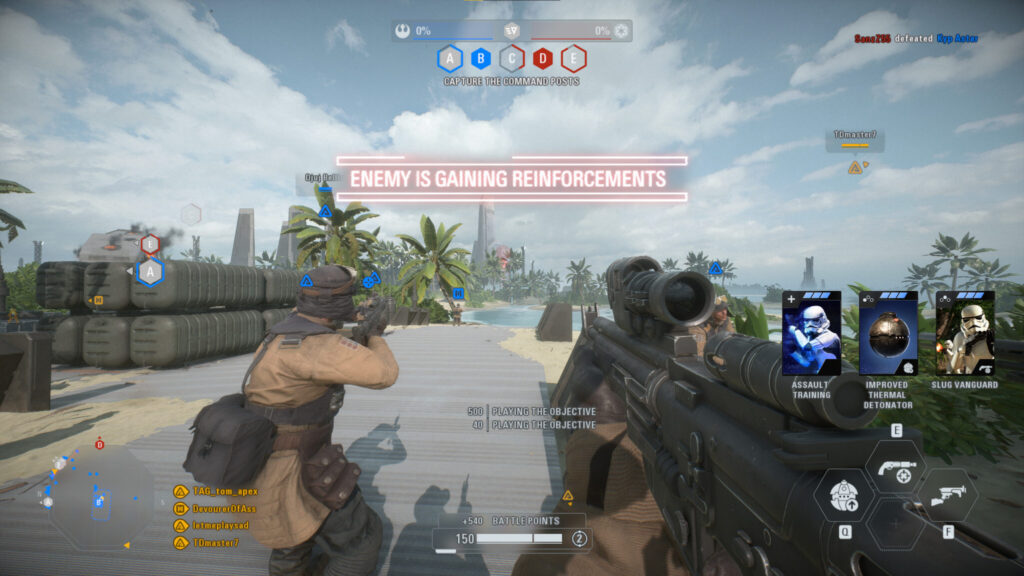Activate the pistol with crosshair ability

coord(895,467)
